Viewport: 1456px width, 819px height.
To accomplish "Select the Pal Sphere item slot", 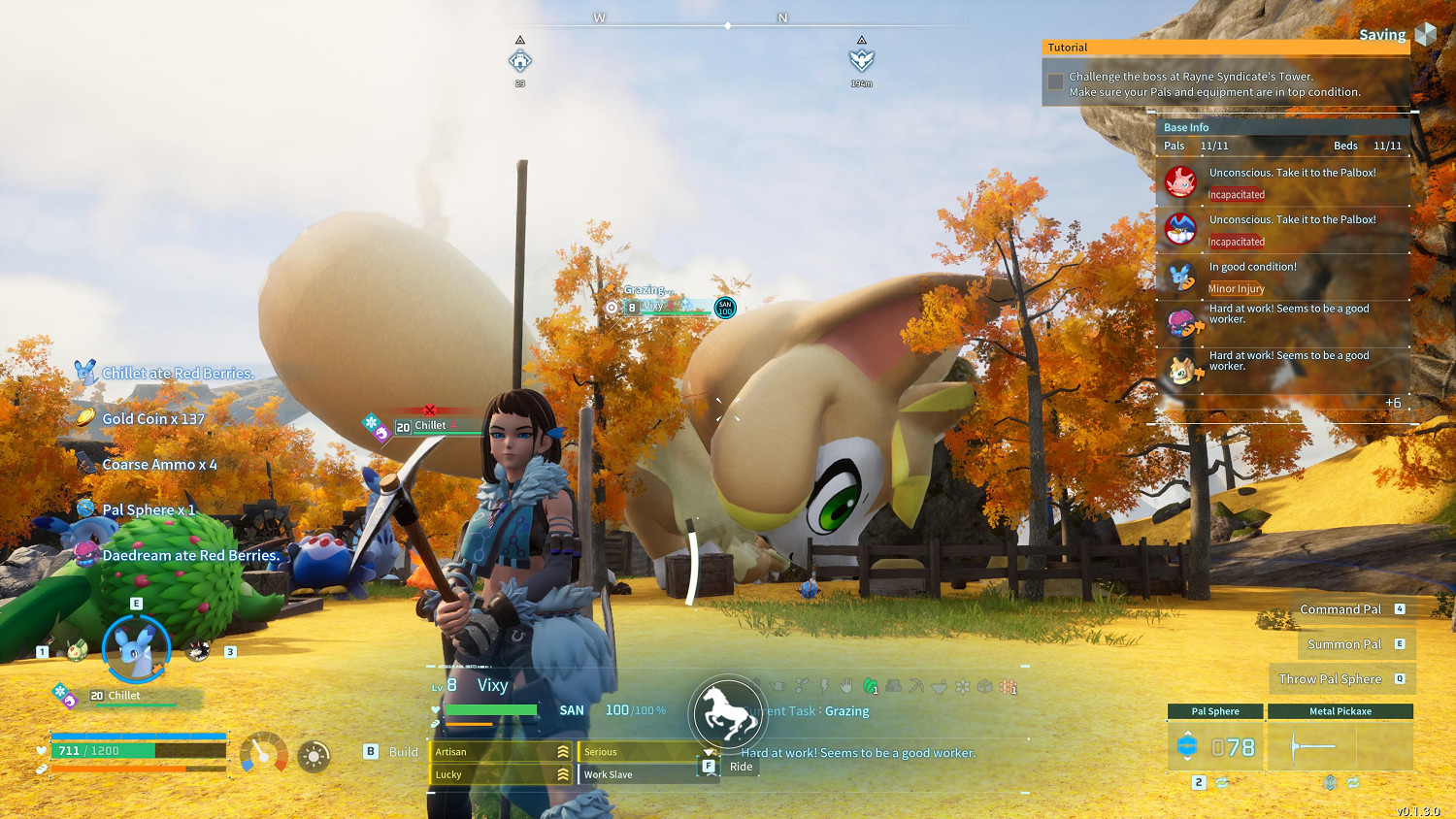I will point(1215,746).
